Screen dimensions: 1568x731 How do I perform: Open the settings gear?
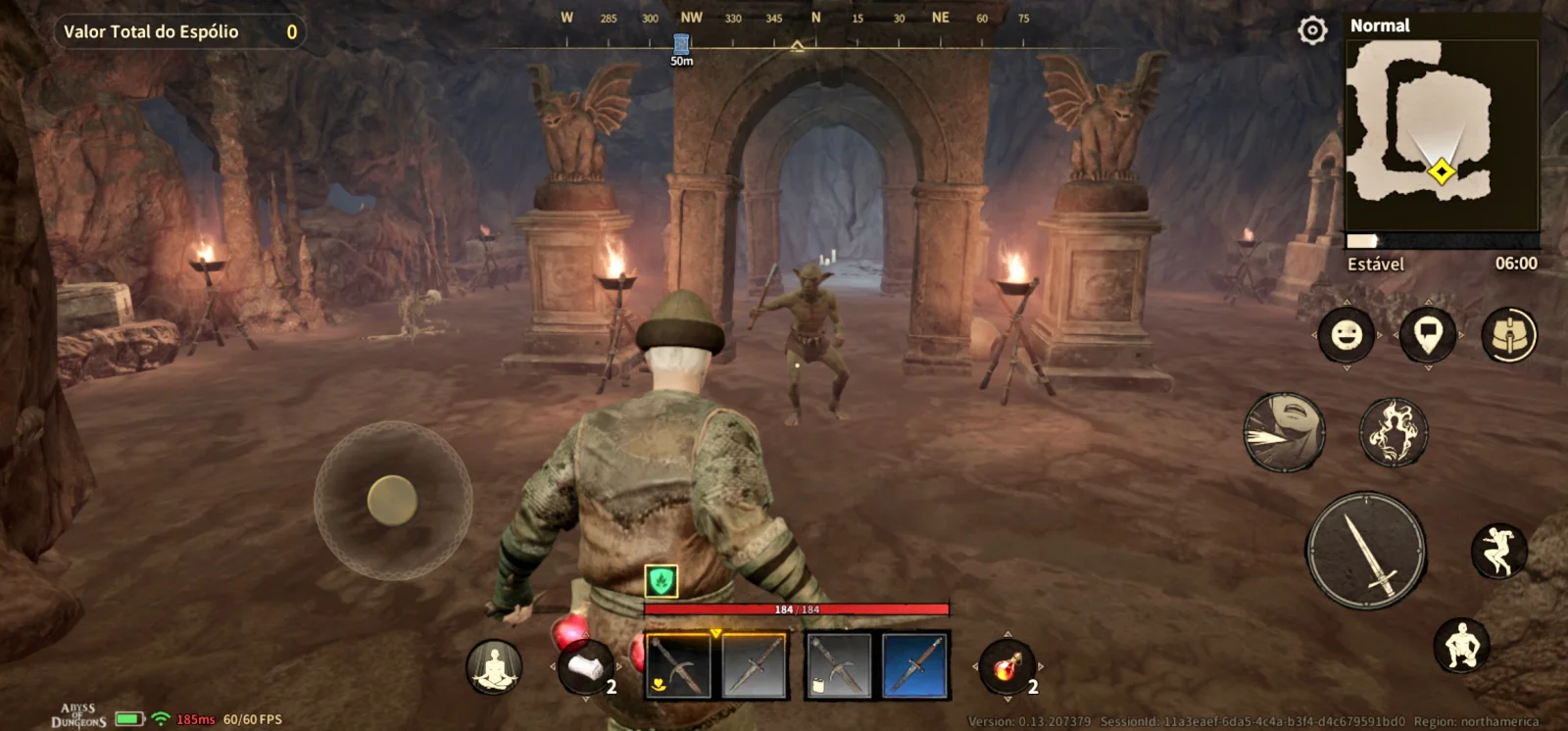pyautogui.click(x=1312, y=30)
